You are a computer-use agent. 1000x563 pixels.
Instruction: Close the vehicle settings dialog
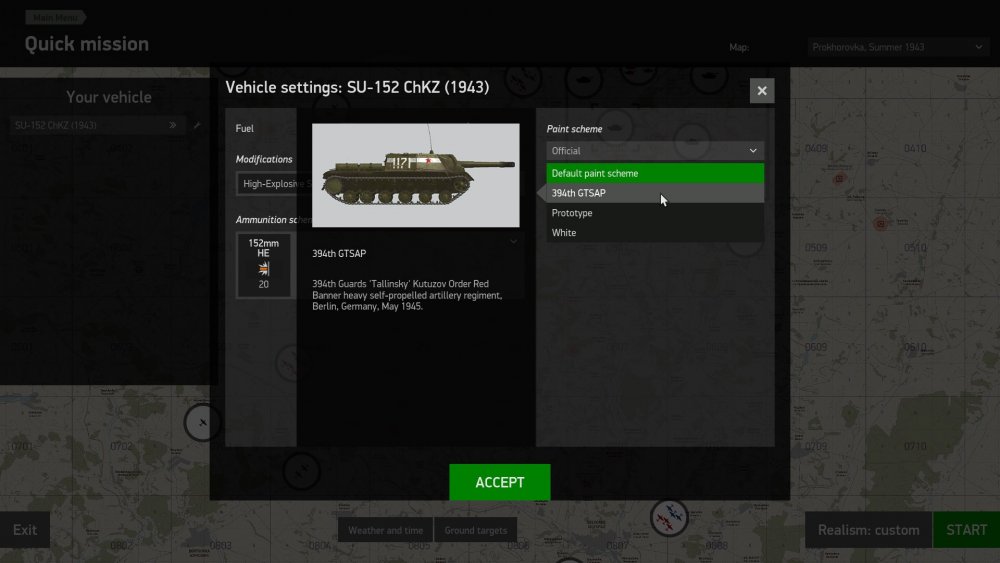[x=762, y=91]
